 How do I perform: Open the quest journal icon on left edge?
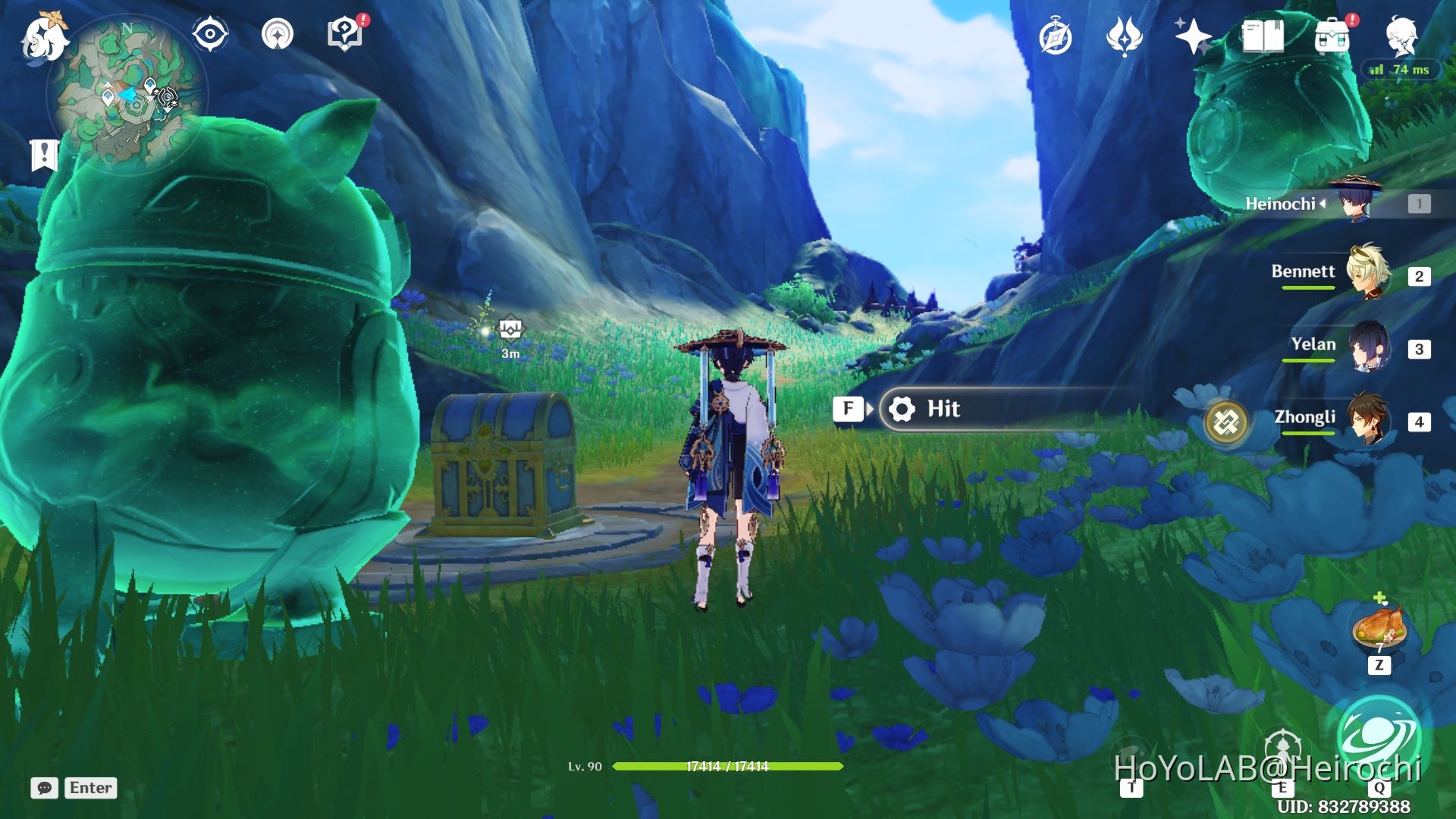[45, 152]
